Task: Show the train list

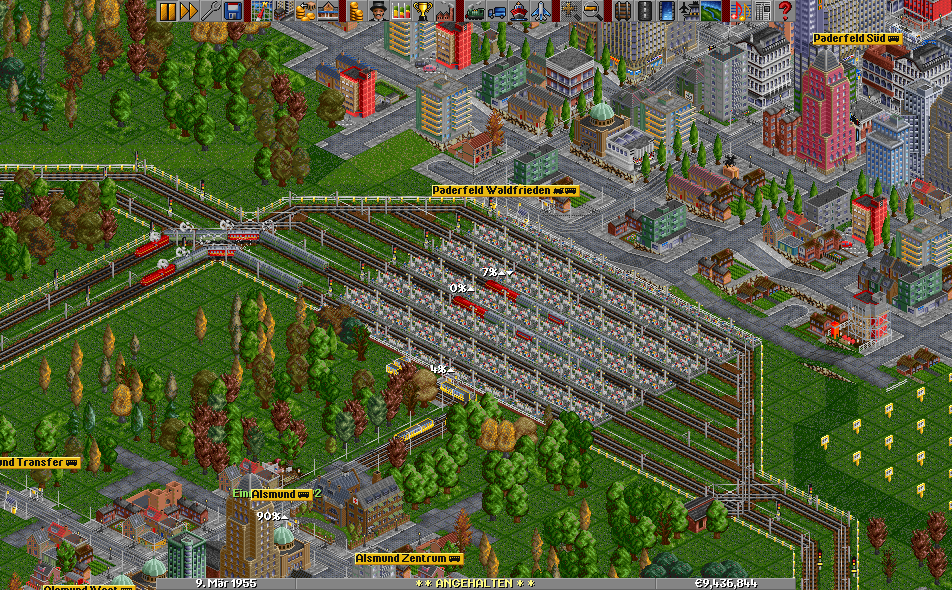Action: pos(475,11)
